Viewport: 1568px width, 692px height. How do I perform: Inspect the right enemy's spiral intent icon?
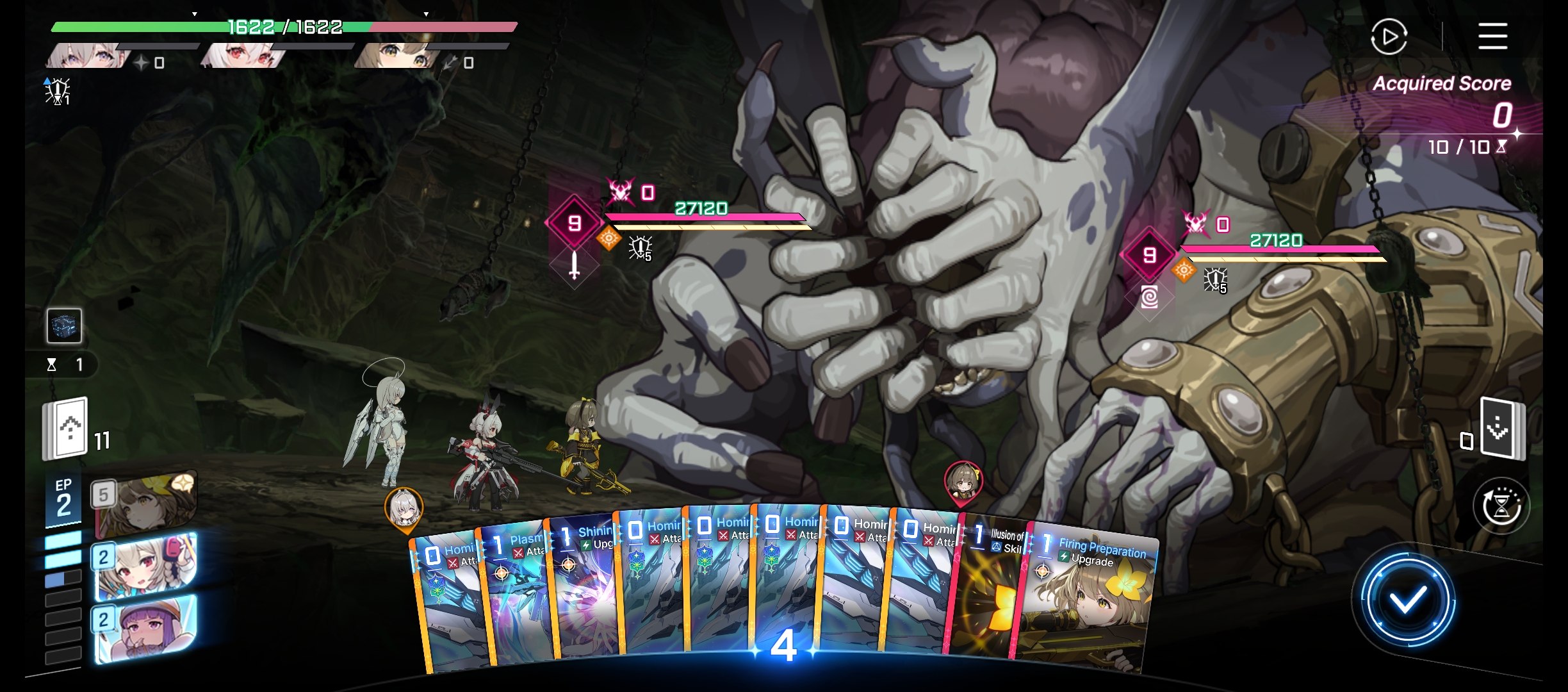pos(1150,297)
